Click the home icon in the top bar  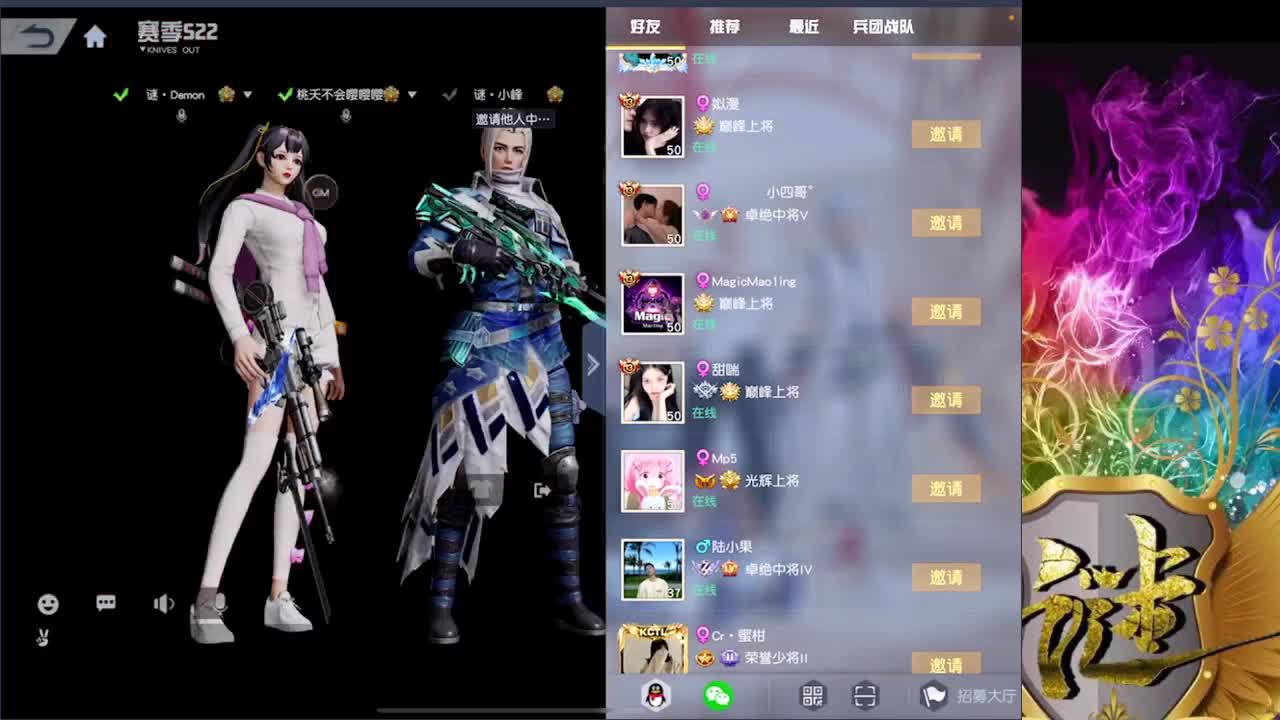(x=95, y=35)
